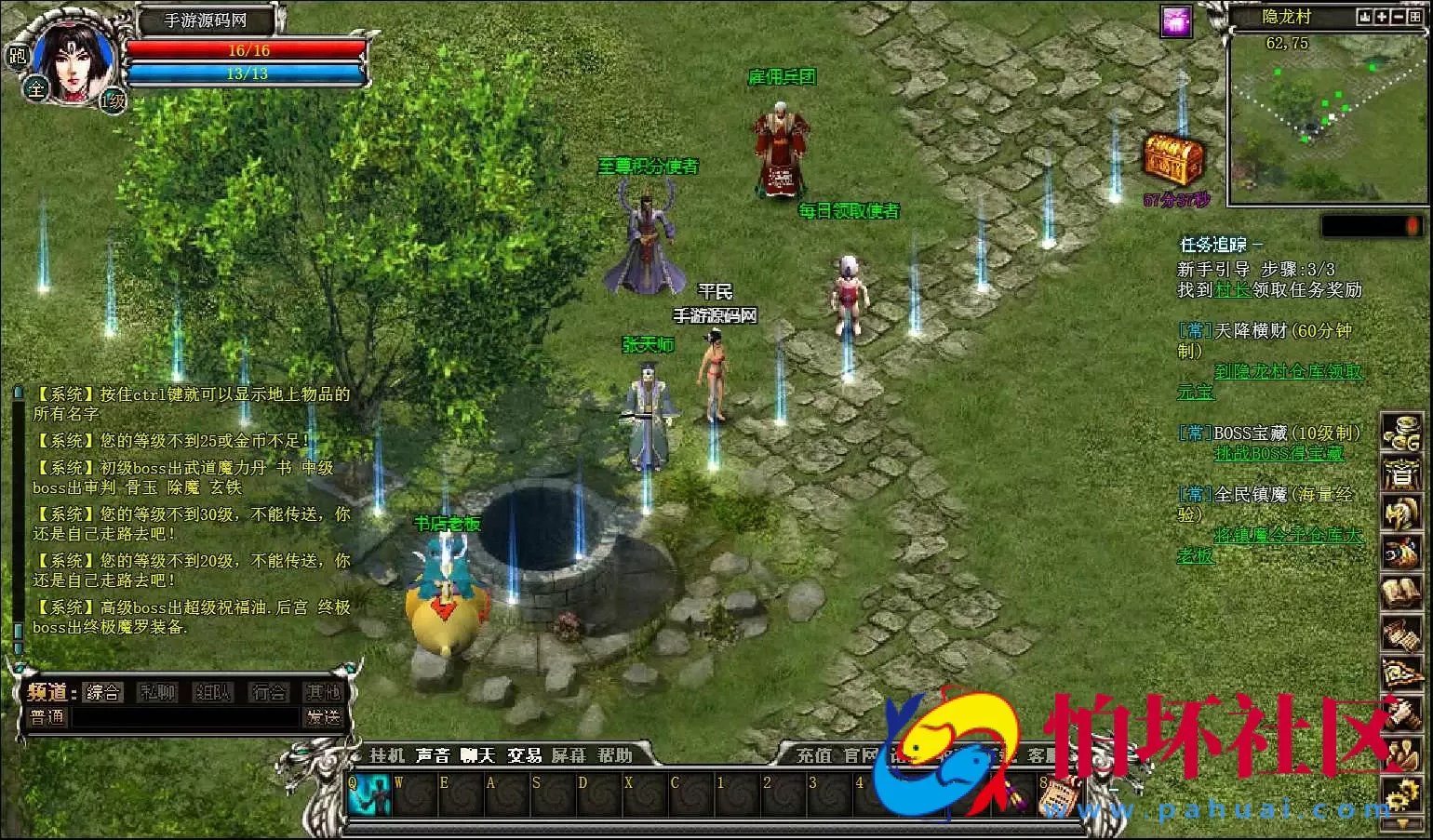
Task: Open the 声音 sound settings
Action: [x=433, y=755]
